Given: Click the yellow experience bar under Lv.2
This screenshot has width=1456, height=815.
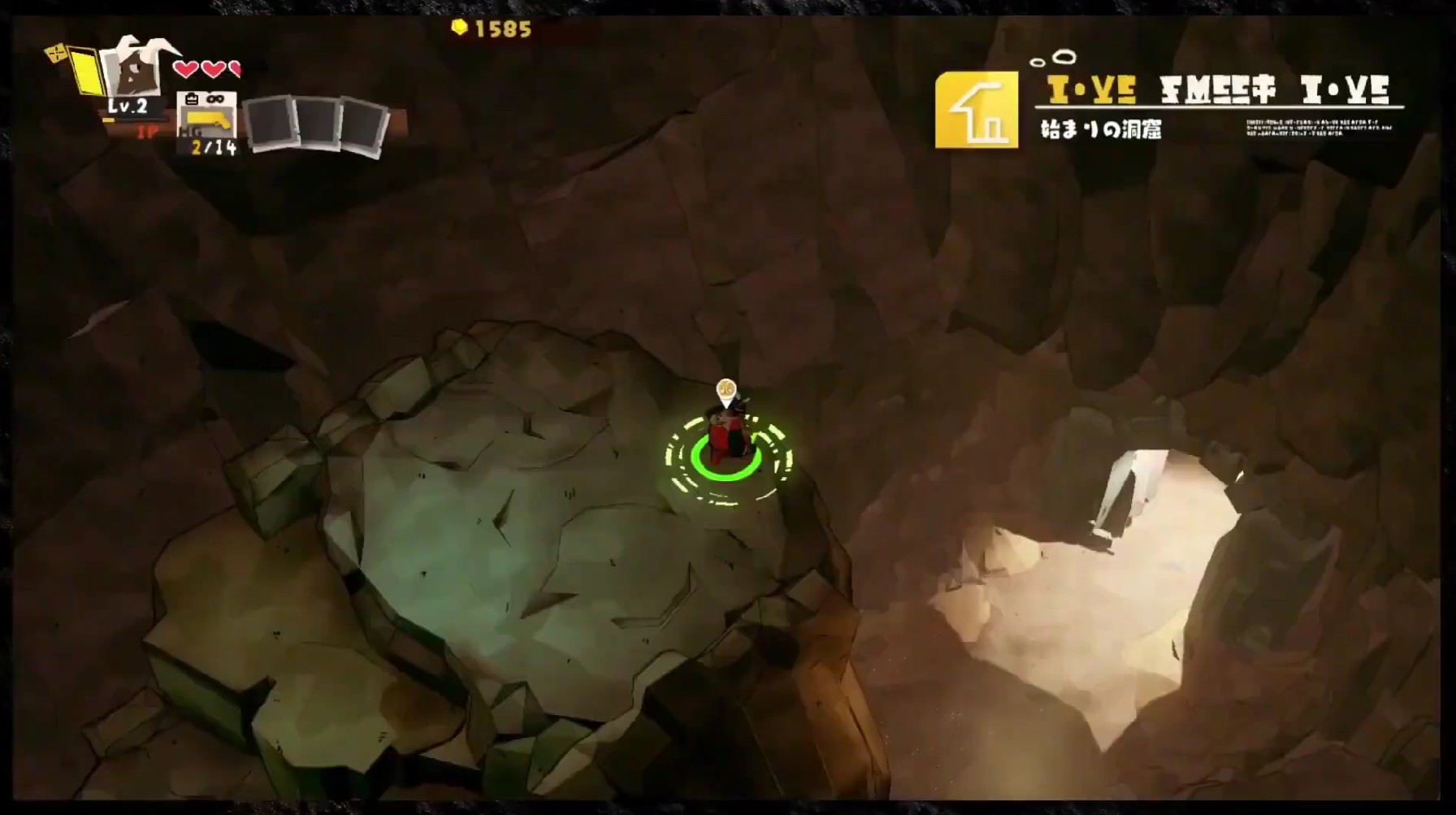Looking at the screenshot, I should pos(110,120).
